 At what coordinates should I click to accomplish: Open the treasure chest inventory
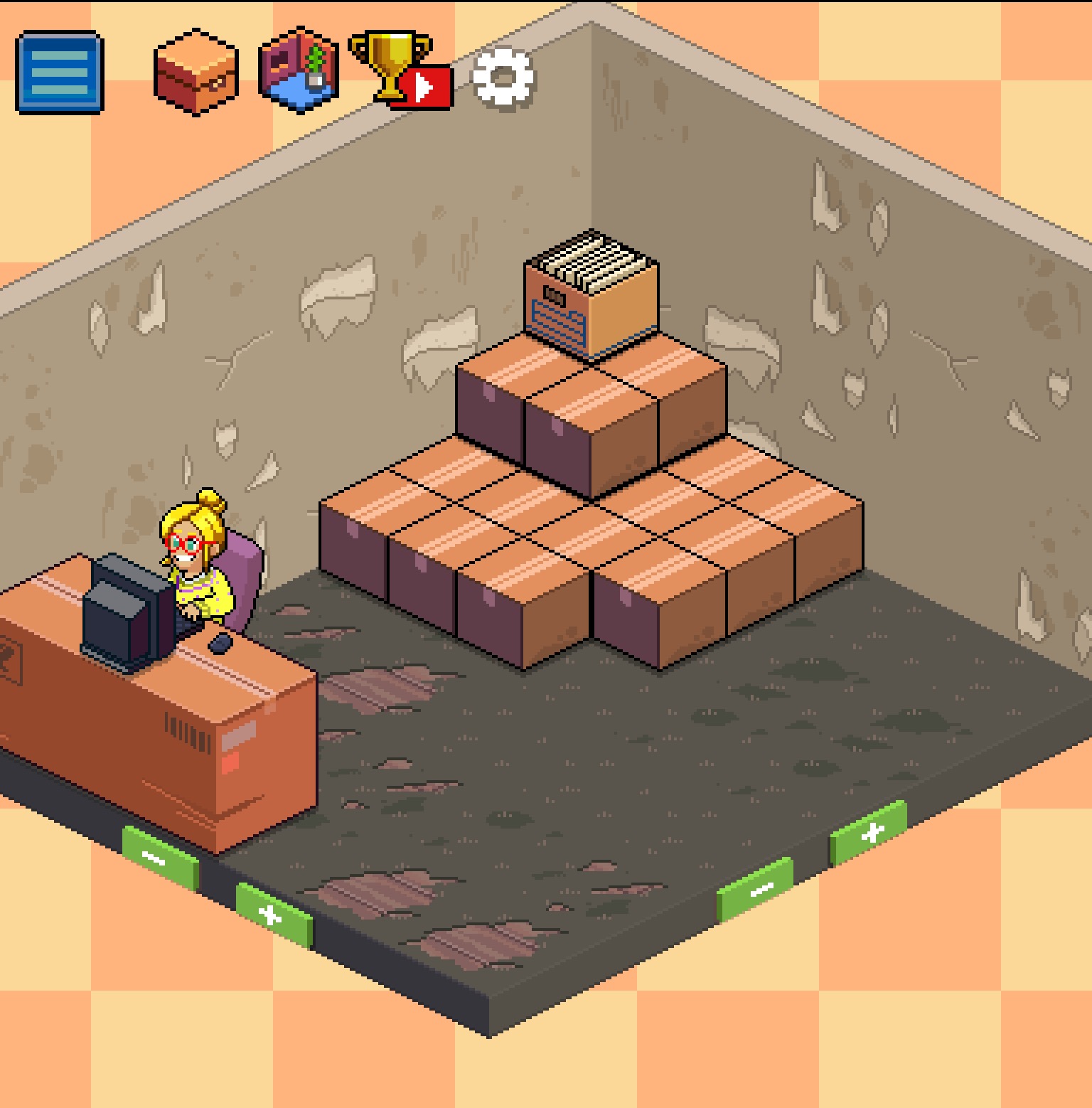click(x=196, y=71)
